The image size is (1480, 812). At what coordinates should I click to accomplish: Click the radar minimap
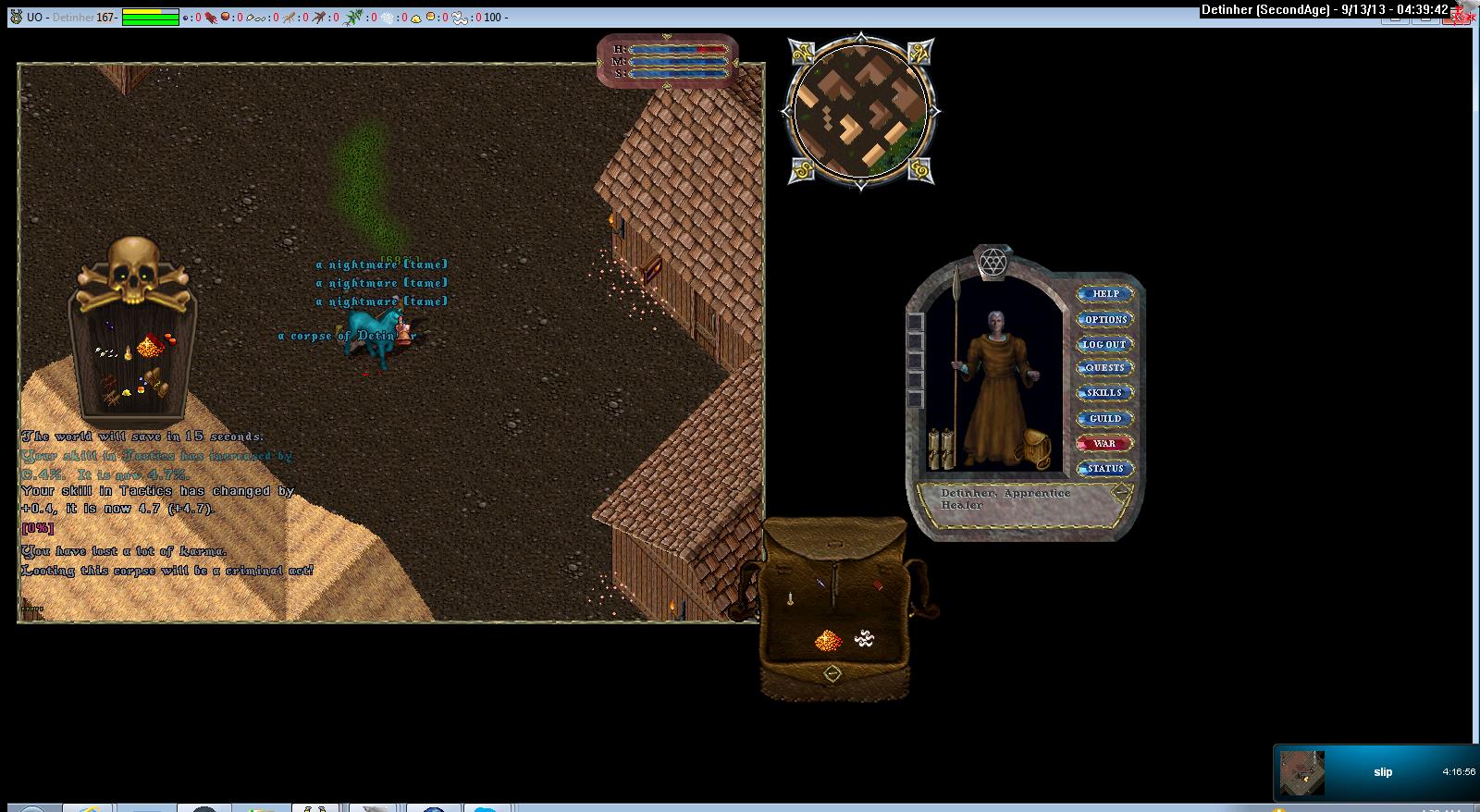[x=861, y=111]
